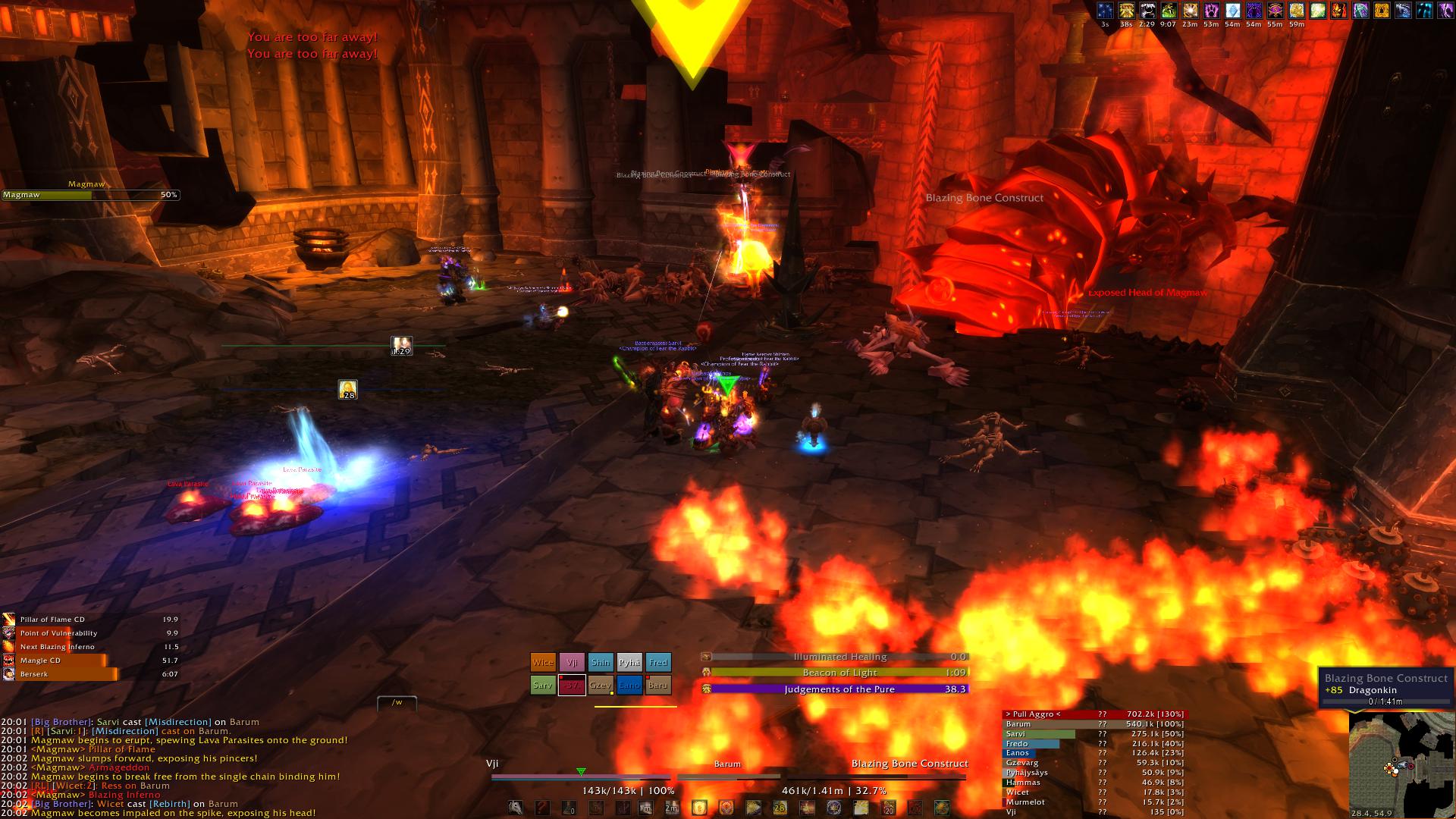
Task: Click the Magmaw boss health frame
Action: click(x=90, y=195)
